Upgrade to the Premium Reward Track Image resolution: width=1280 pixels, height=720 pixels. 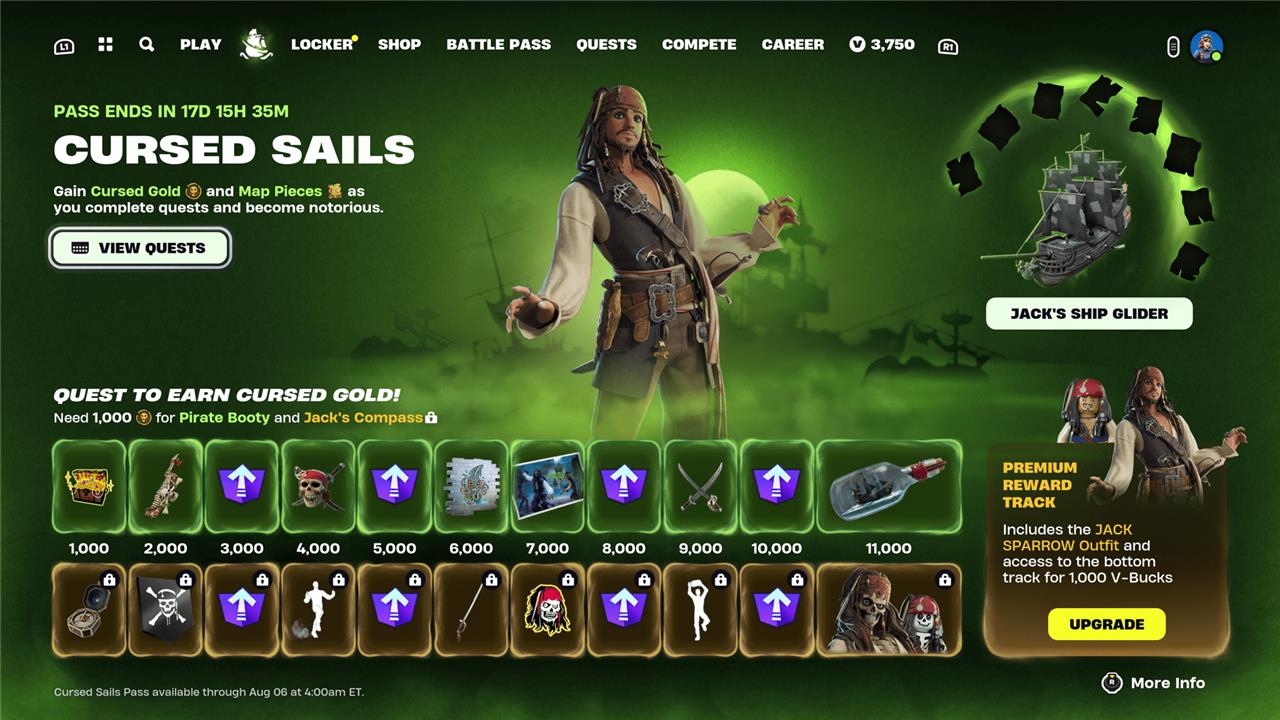1106,624
